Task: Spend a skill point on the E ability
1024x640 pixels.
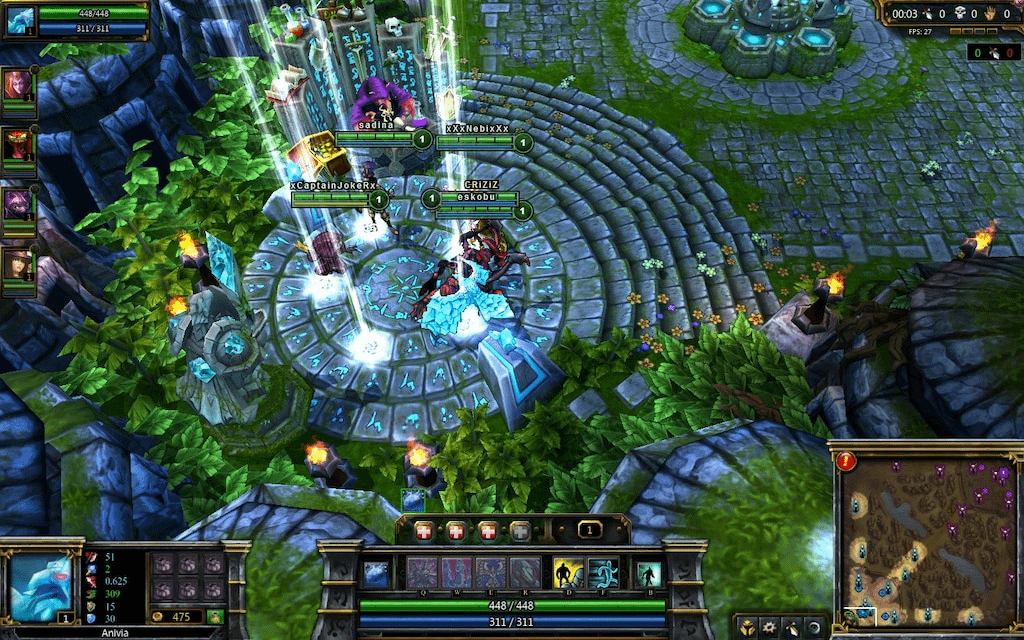Action: point(488,531)
